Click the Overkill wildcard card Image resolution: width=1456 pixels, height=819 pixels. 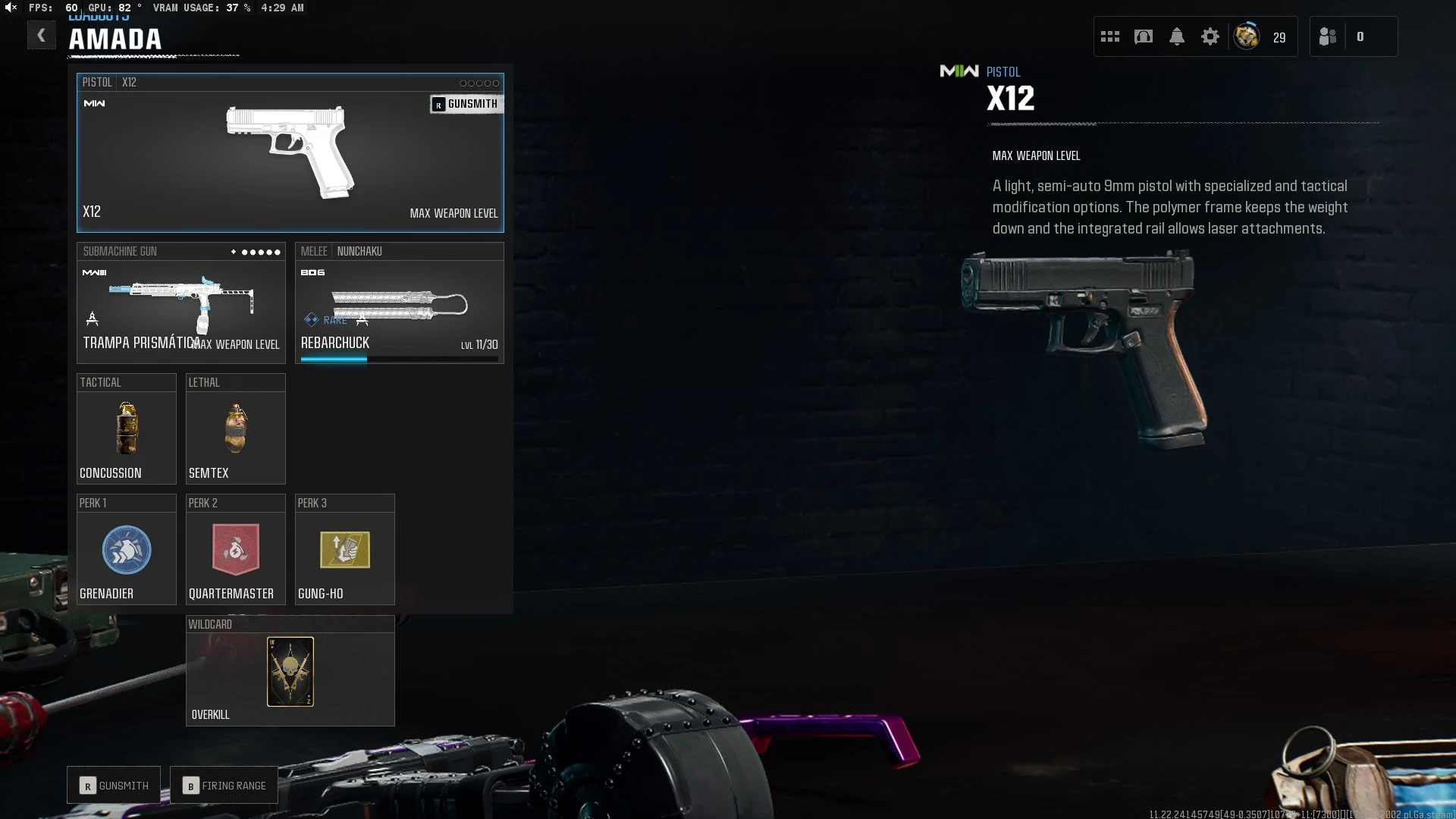point(290,672)
